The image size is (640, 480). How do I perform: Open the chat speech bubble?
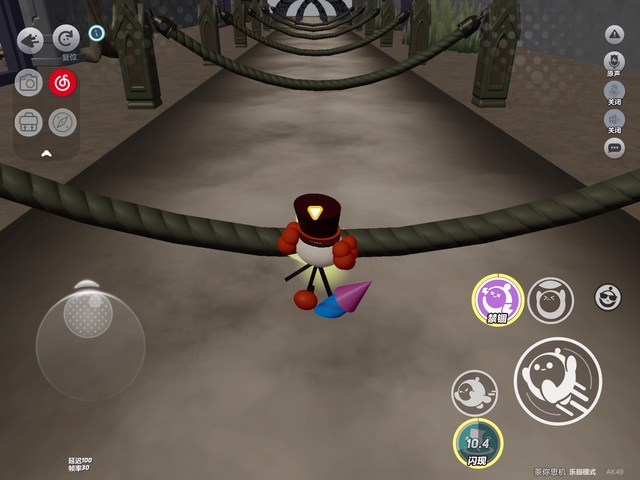click(x=614, y=148)
